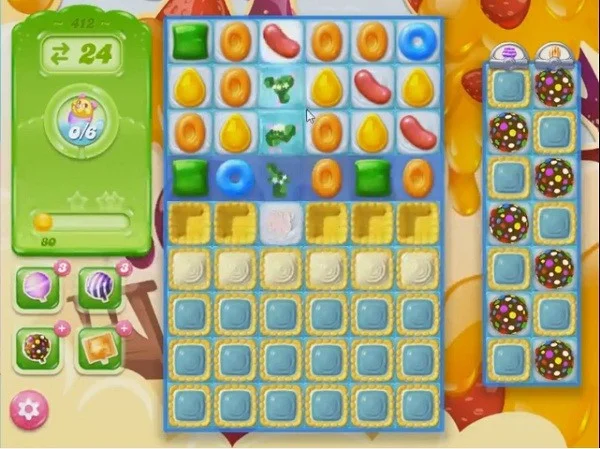Click the green square candy in the board's corner
The width and height of the screenshot is (600, 449).
click(188, 41)
